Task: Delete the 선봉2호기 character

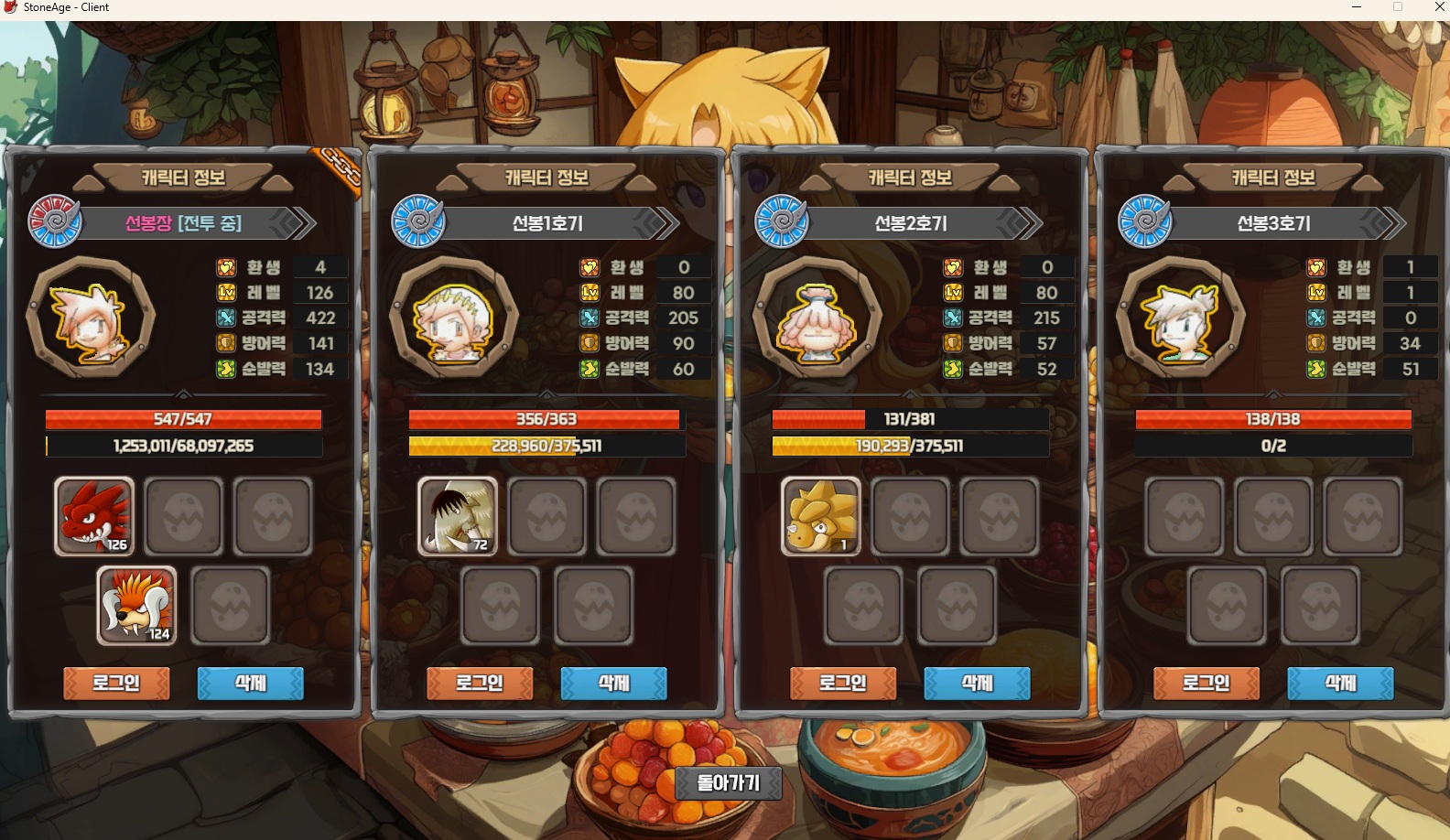Action: point(977,683)
